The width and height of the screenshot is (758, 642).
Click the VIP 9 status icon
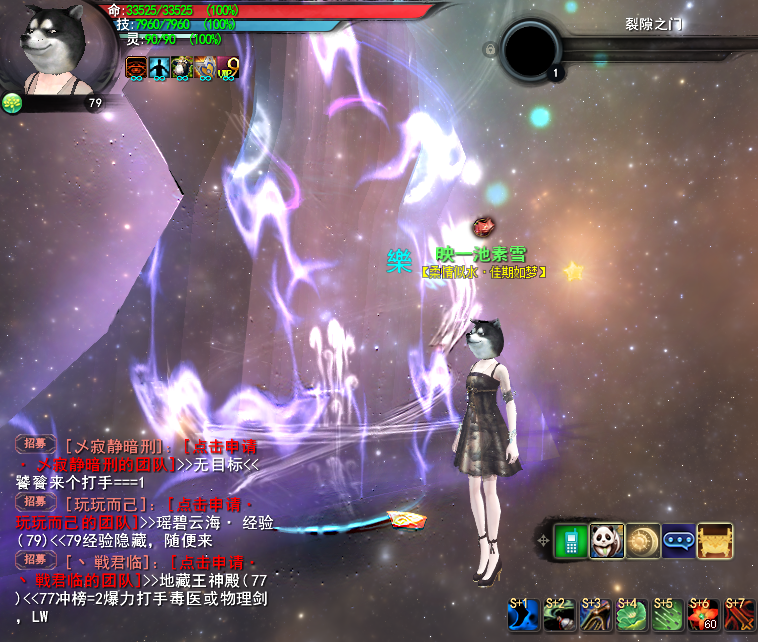227,68
